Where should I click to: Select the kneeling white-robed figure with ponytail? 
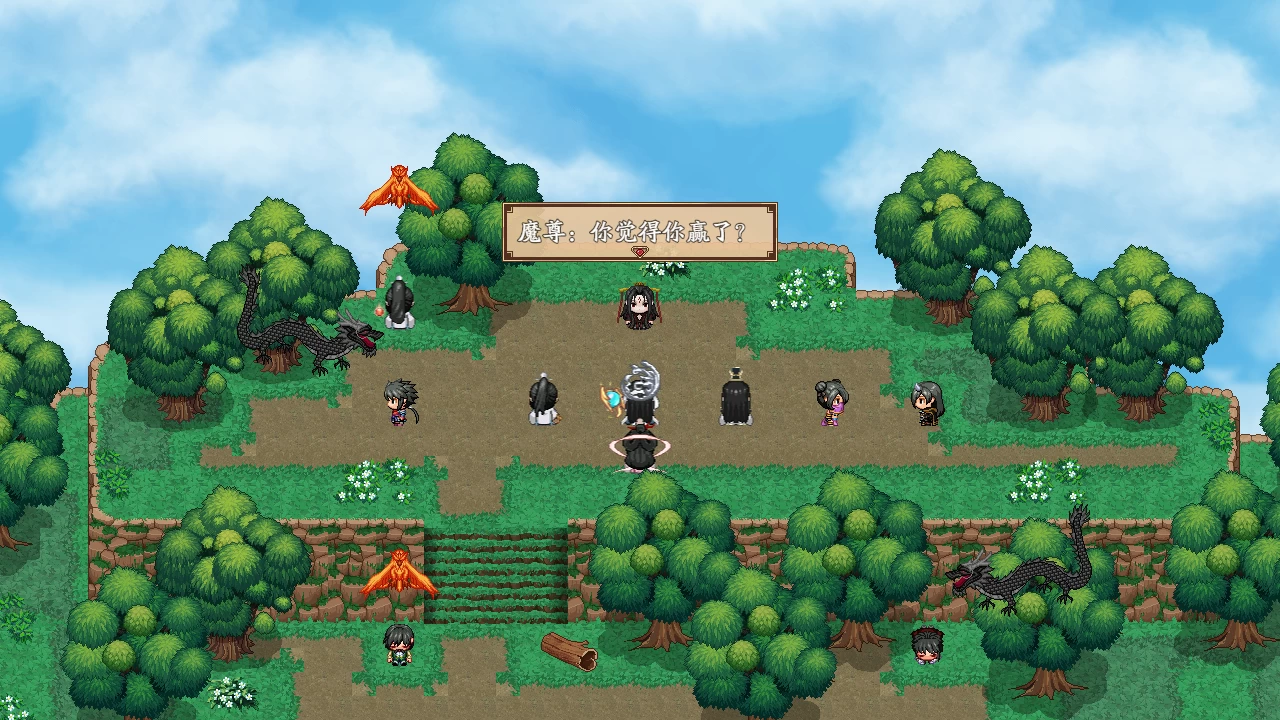point(543,400)
